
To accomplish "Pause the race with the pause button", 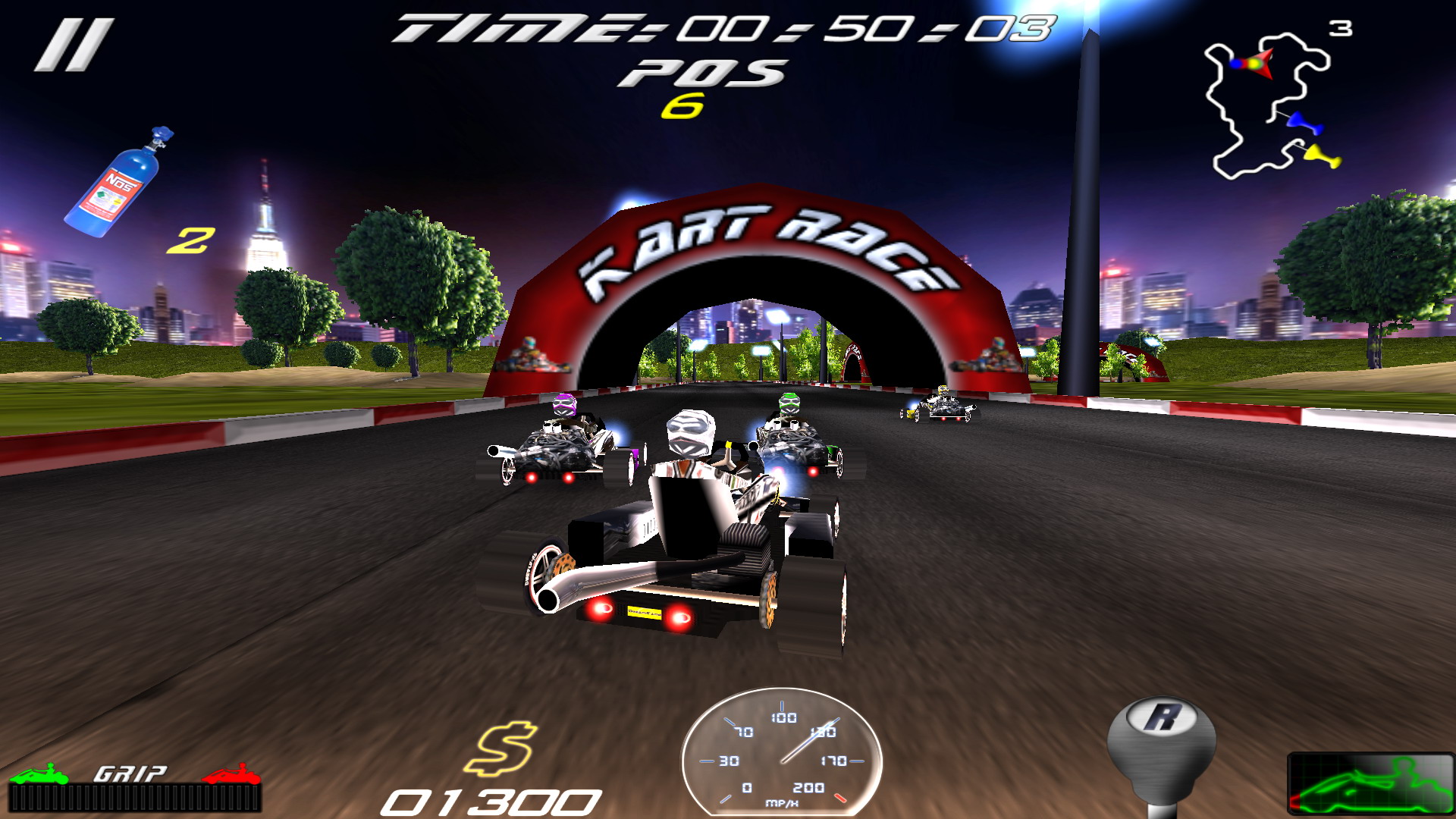I will [74, 45].
